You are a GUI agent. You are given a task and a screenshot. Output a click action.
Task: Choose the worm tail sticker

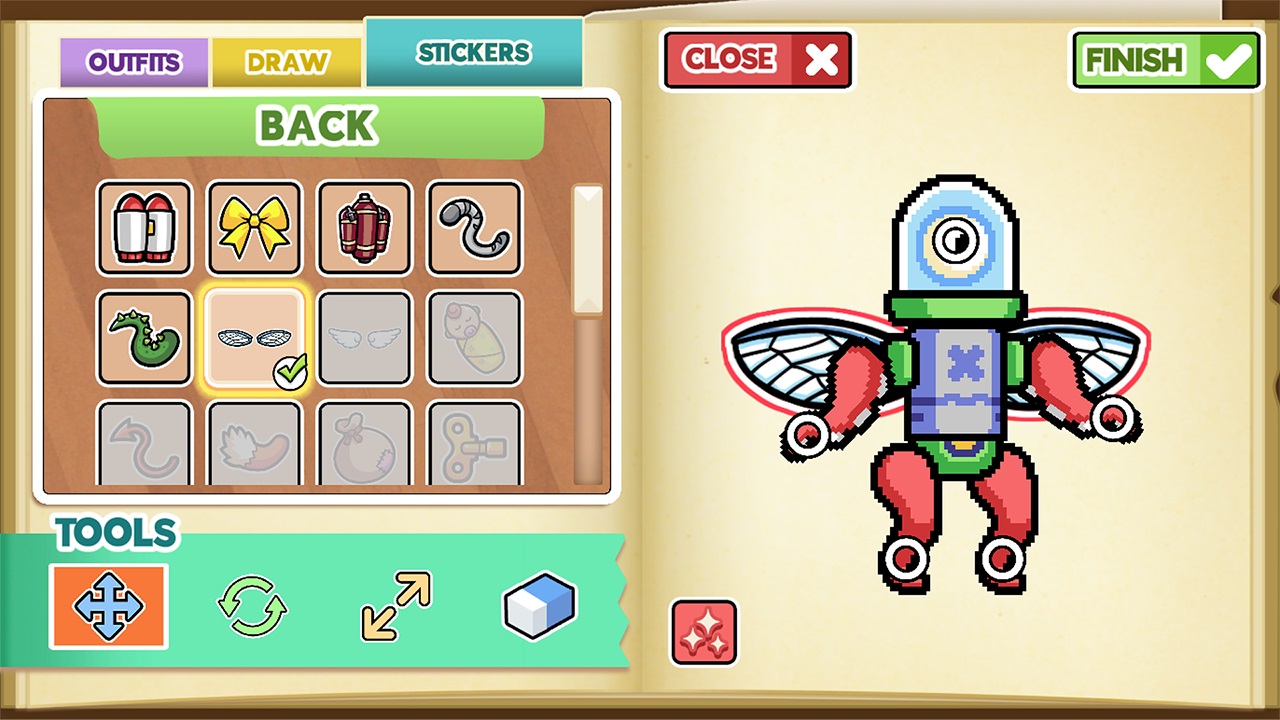pos(473,228)
